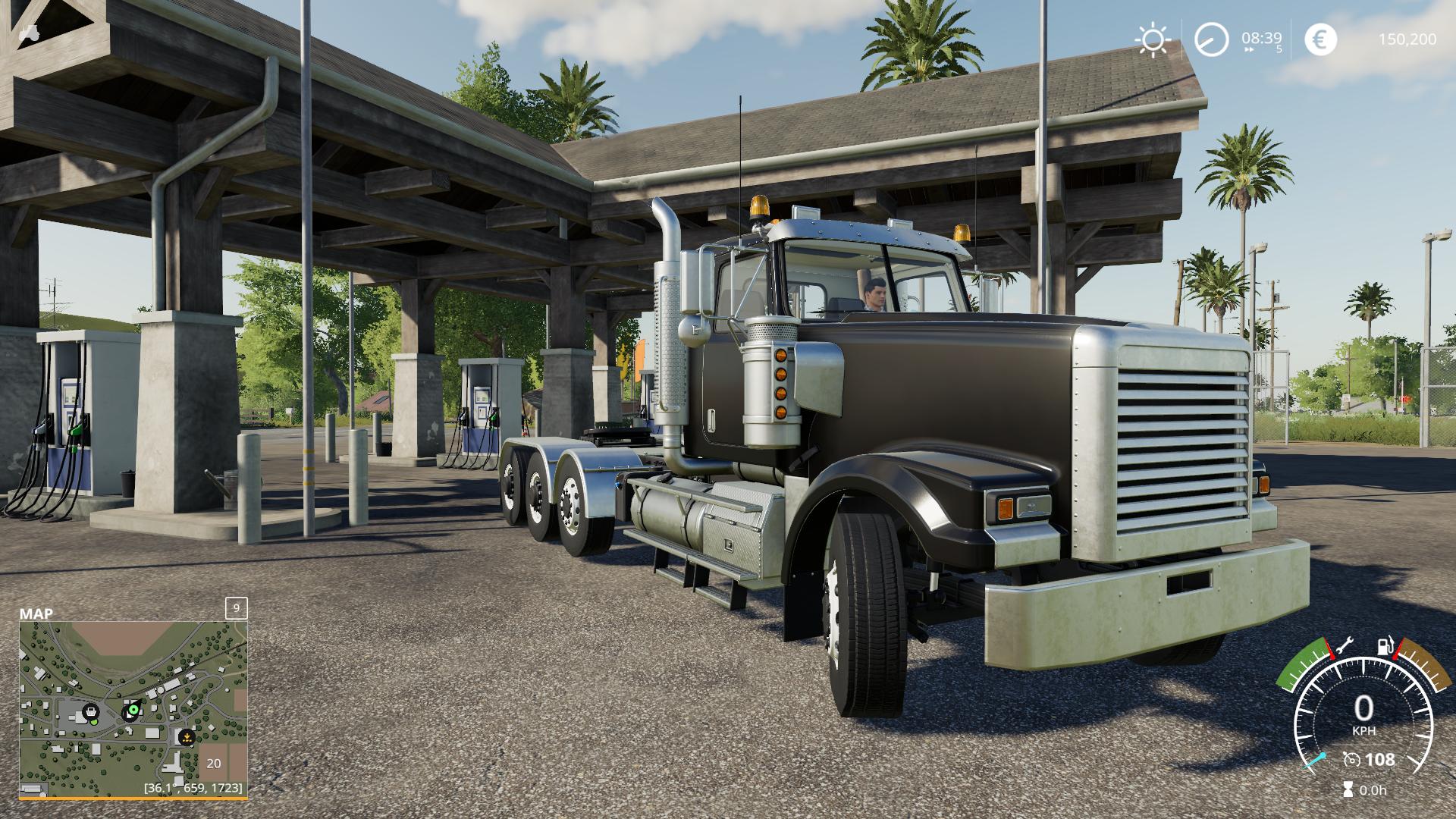Open the sunny weather forecast icon
Screen dimensions: 1456x819
[x=1153, y=39]
